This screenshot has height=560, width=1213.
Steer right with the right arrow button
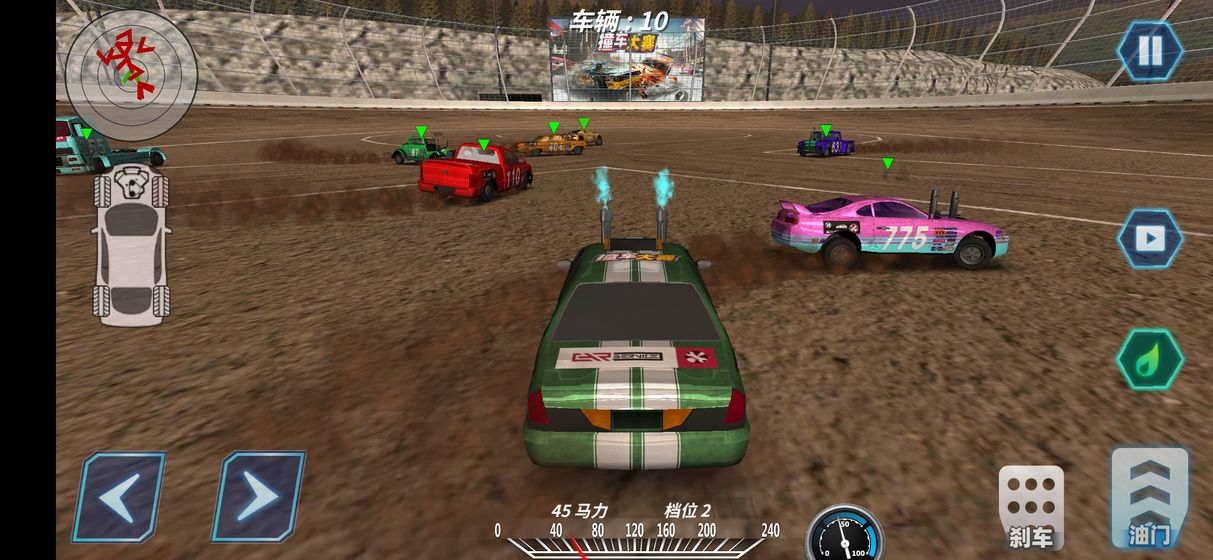[258, 496]
